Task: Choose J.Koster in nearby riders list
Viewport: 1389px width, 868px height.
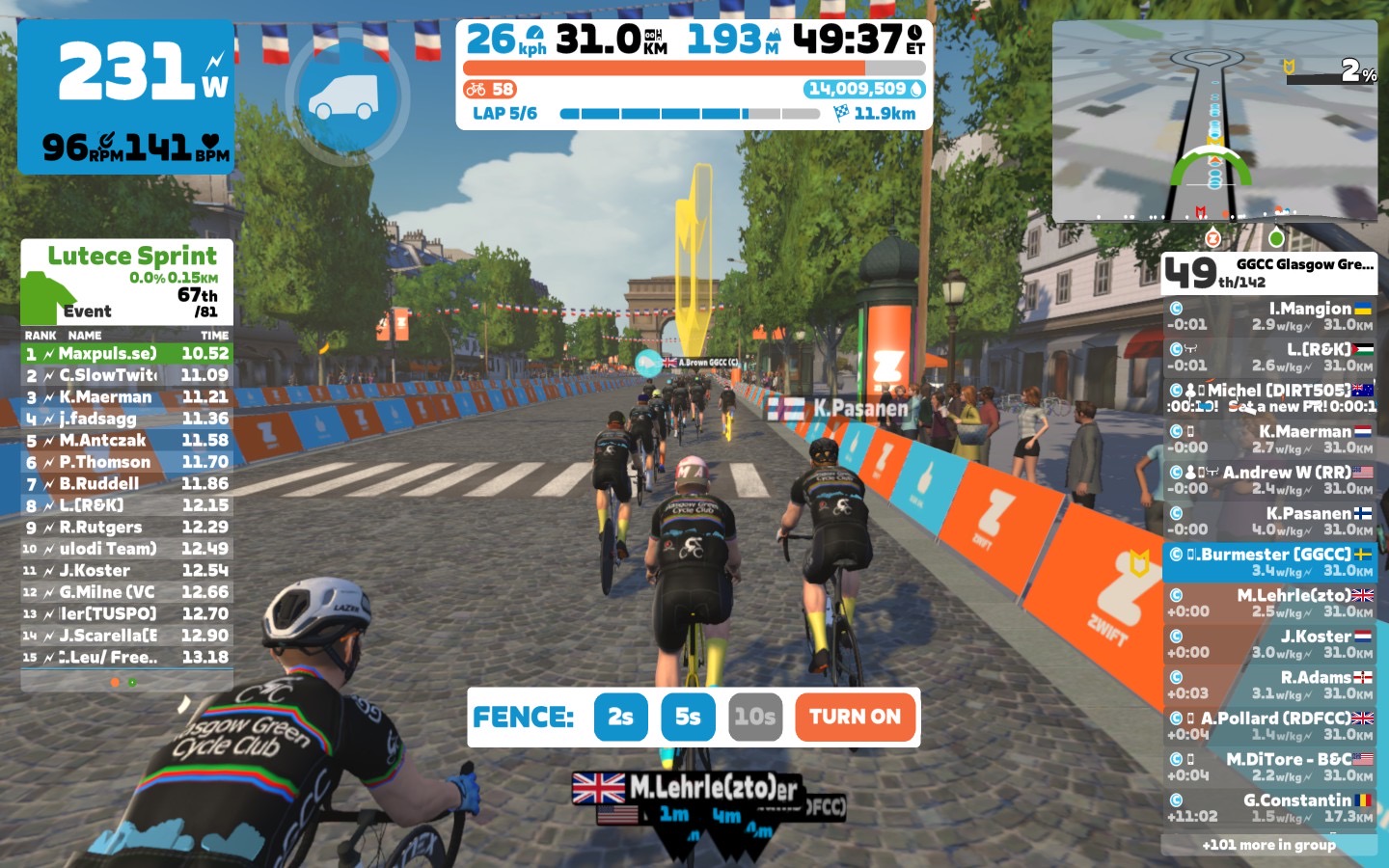Action: click(x=1268, y=644)
